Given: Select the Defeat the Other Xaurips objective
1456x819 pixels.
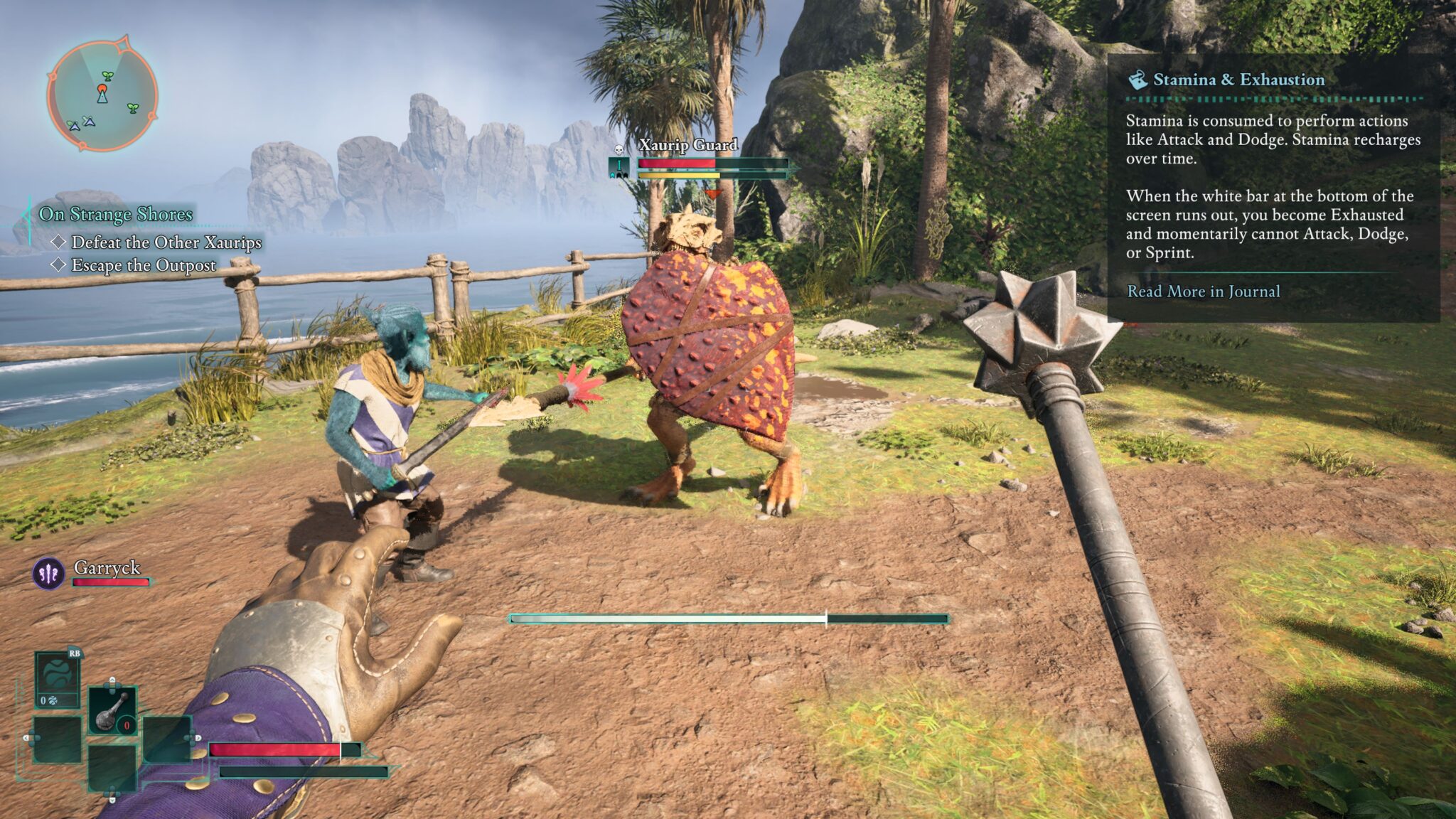Looking at the screenshot, I should [166, 242].
